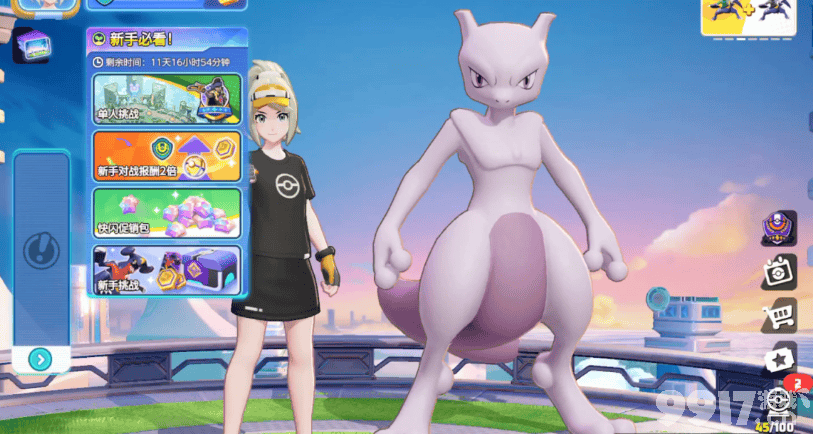Open the shopping cart store icon
Viewport: 813px width, 434px height.
(778, 316)
